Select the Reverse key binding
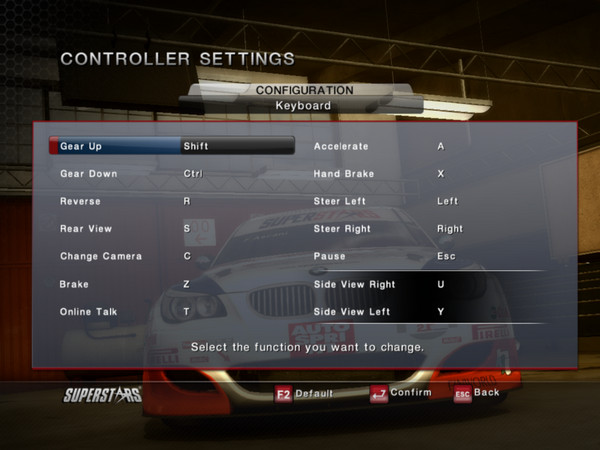600x450 pixels. click(170, 201)
